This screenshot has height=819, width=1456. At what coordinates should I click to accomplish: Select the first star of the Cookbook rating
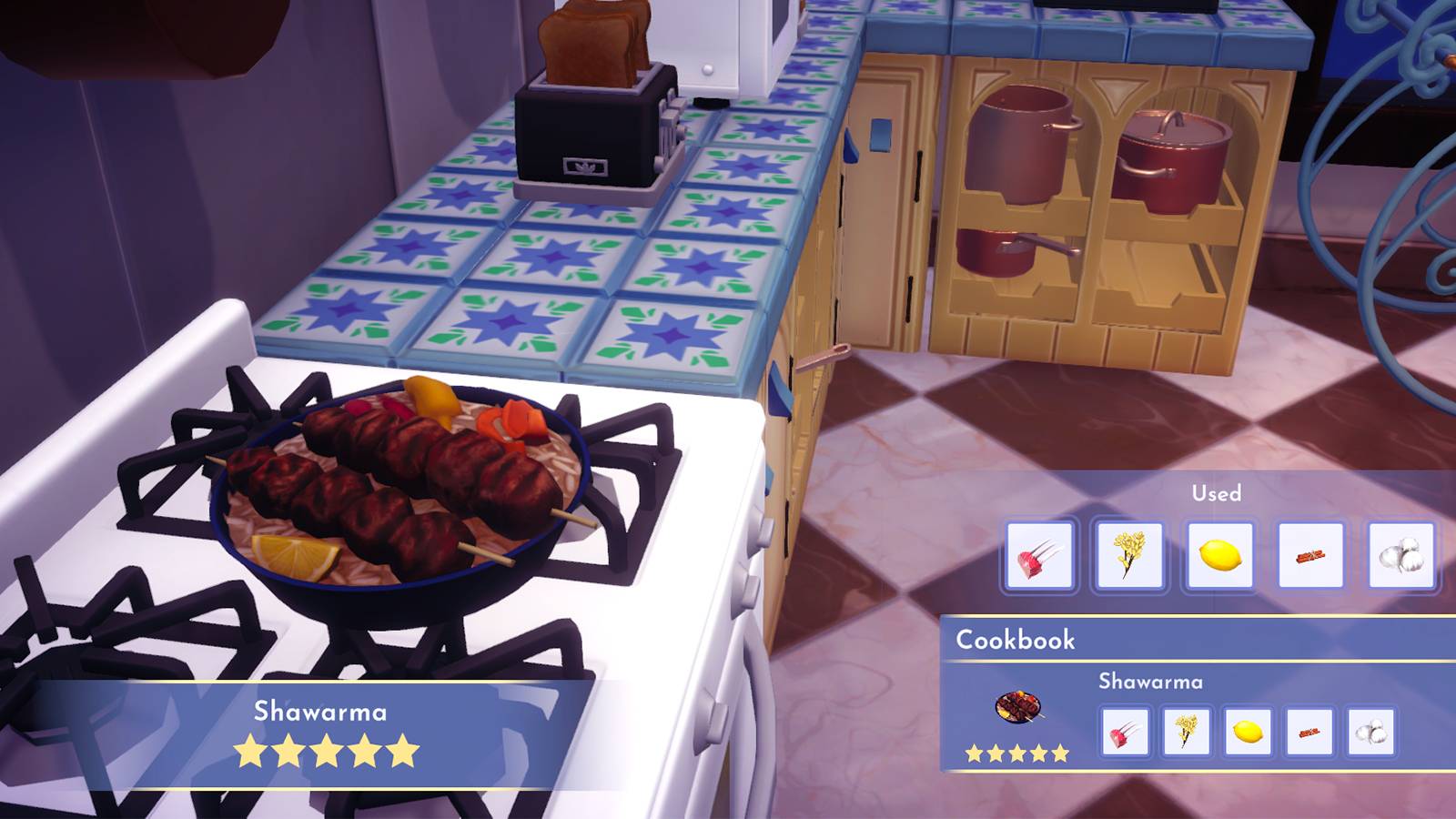tap(972, 753)
